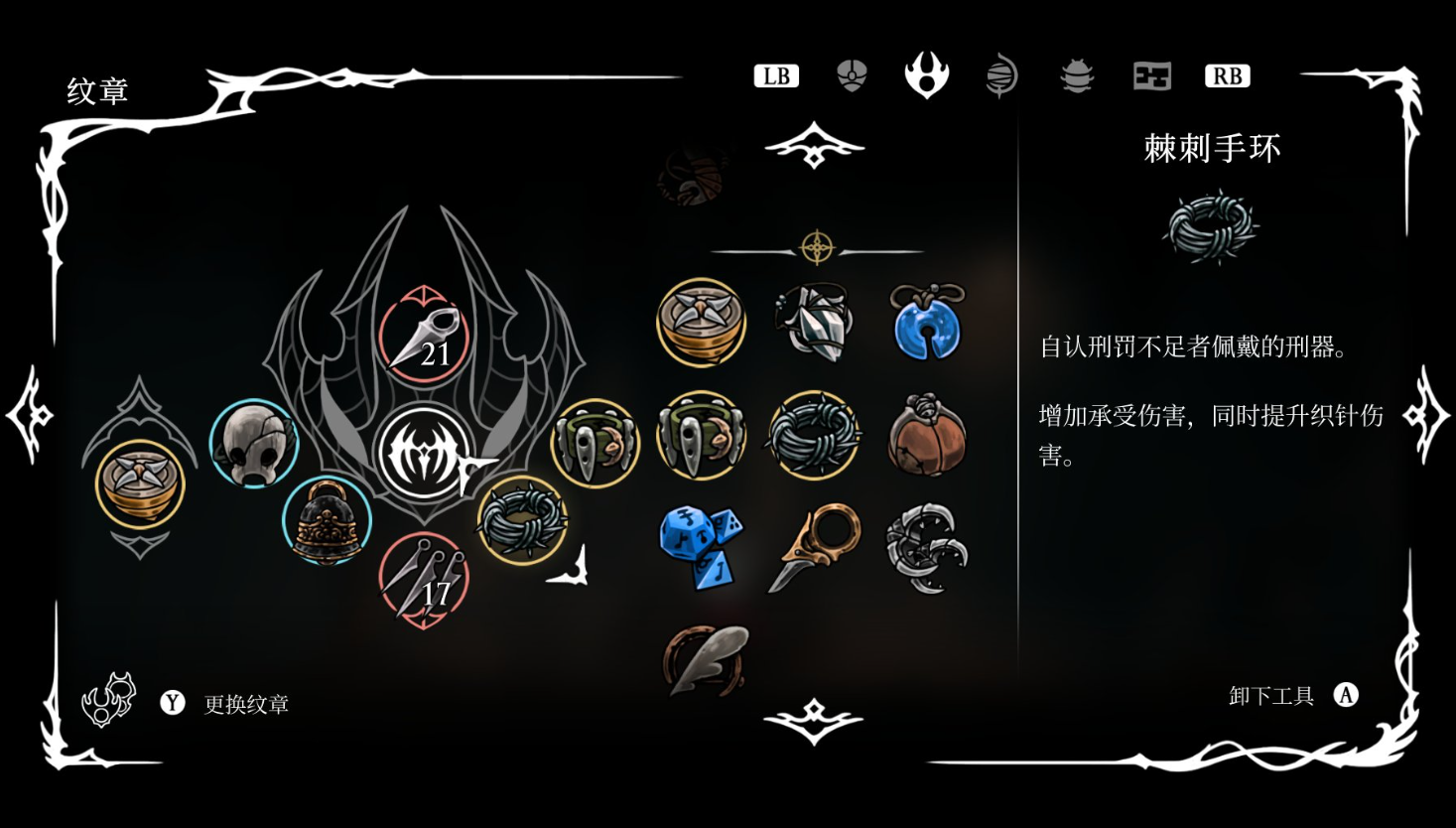This screenshot has width=1456, height=828.
Task: Select the ring-handled dagger tool
Action: (x=814, y=546)
